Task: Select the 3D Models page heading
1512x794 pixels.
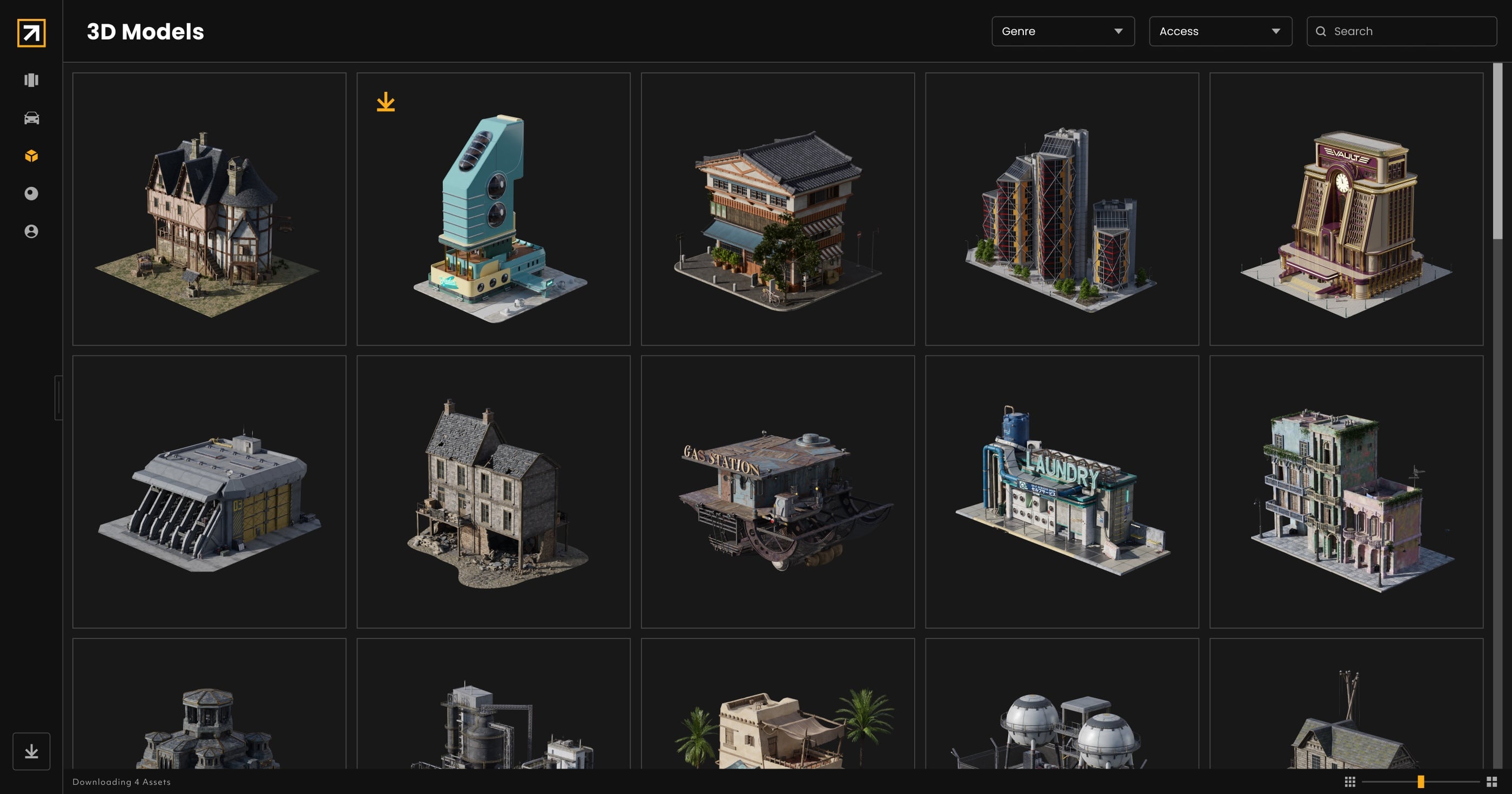Action: tap(144, 32)
